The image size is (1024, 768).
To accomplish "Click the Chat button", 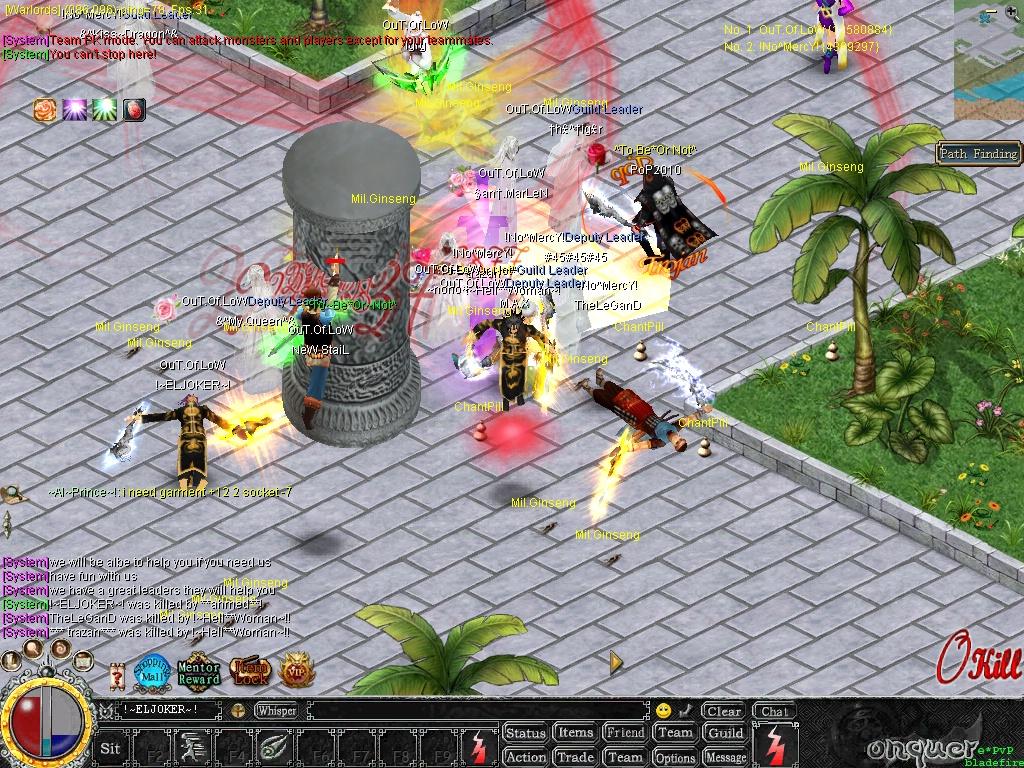I will click(773, 711).
